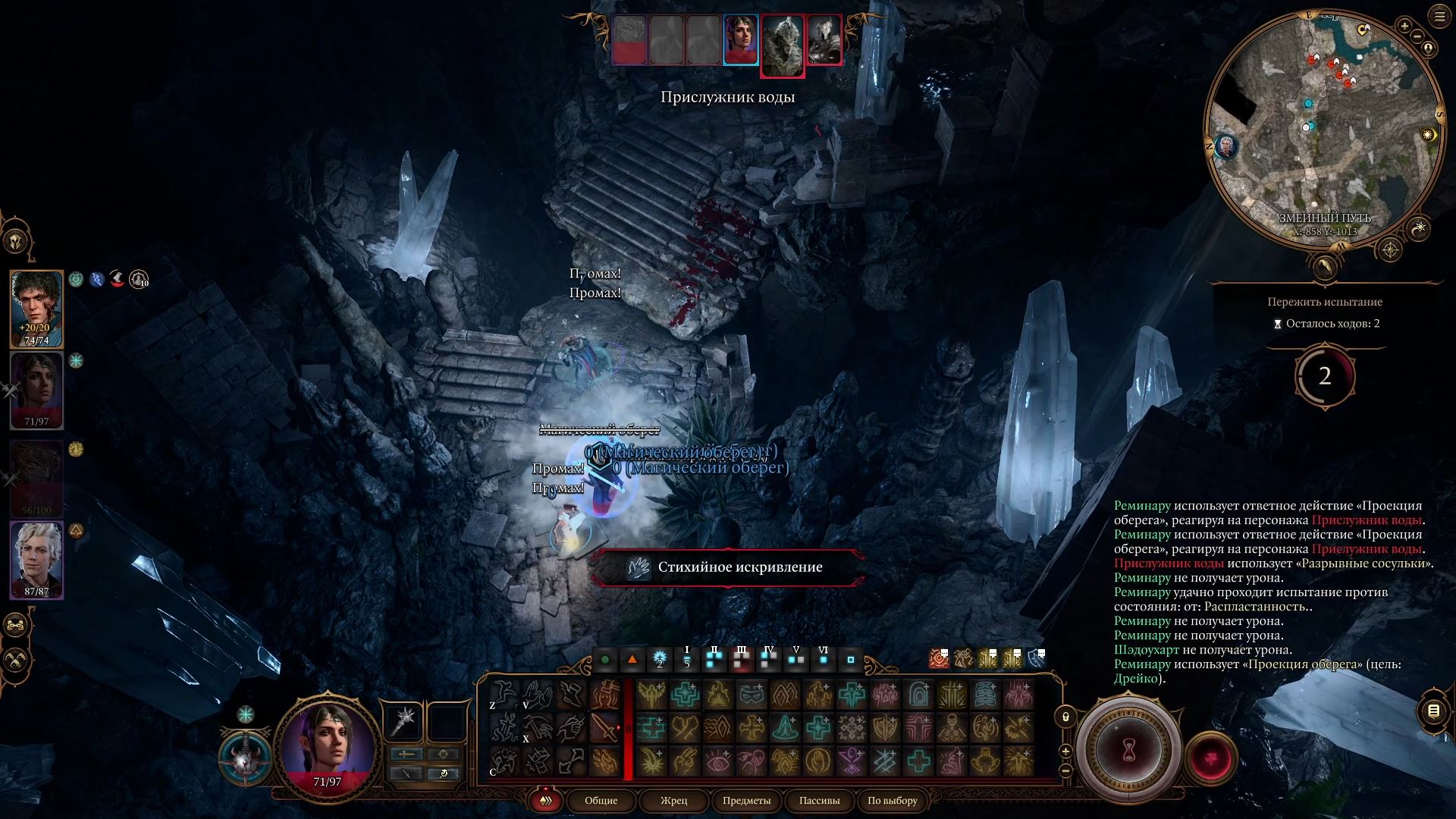
Task: Select the melee attack sword icon on the hotbar
Action: pos(604,728)
